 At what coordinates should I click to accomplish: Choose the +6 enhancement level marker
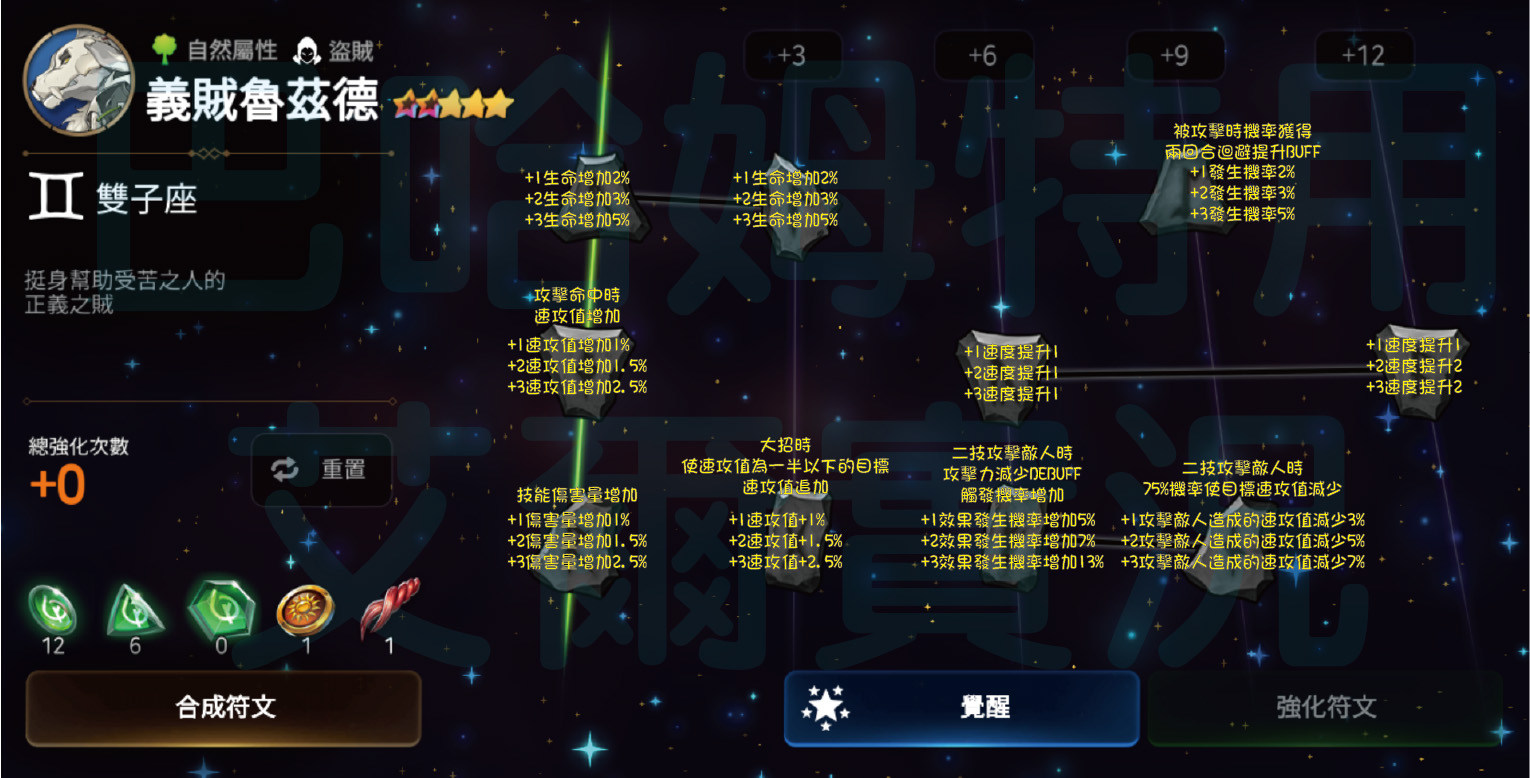(x=983, y=55)
